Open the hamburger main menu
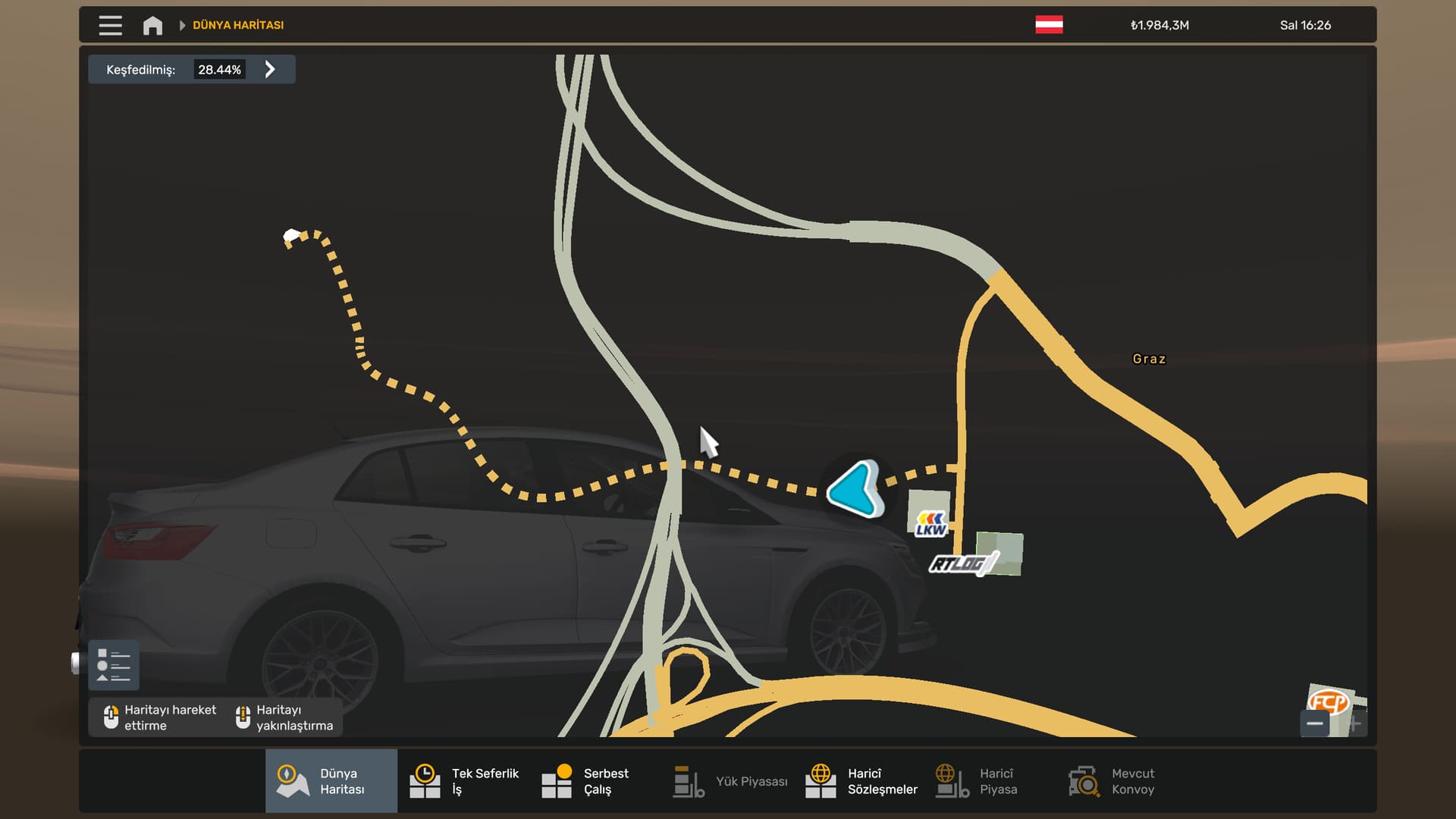Viewport: 1456px width, 819px height. point(110,25)
